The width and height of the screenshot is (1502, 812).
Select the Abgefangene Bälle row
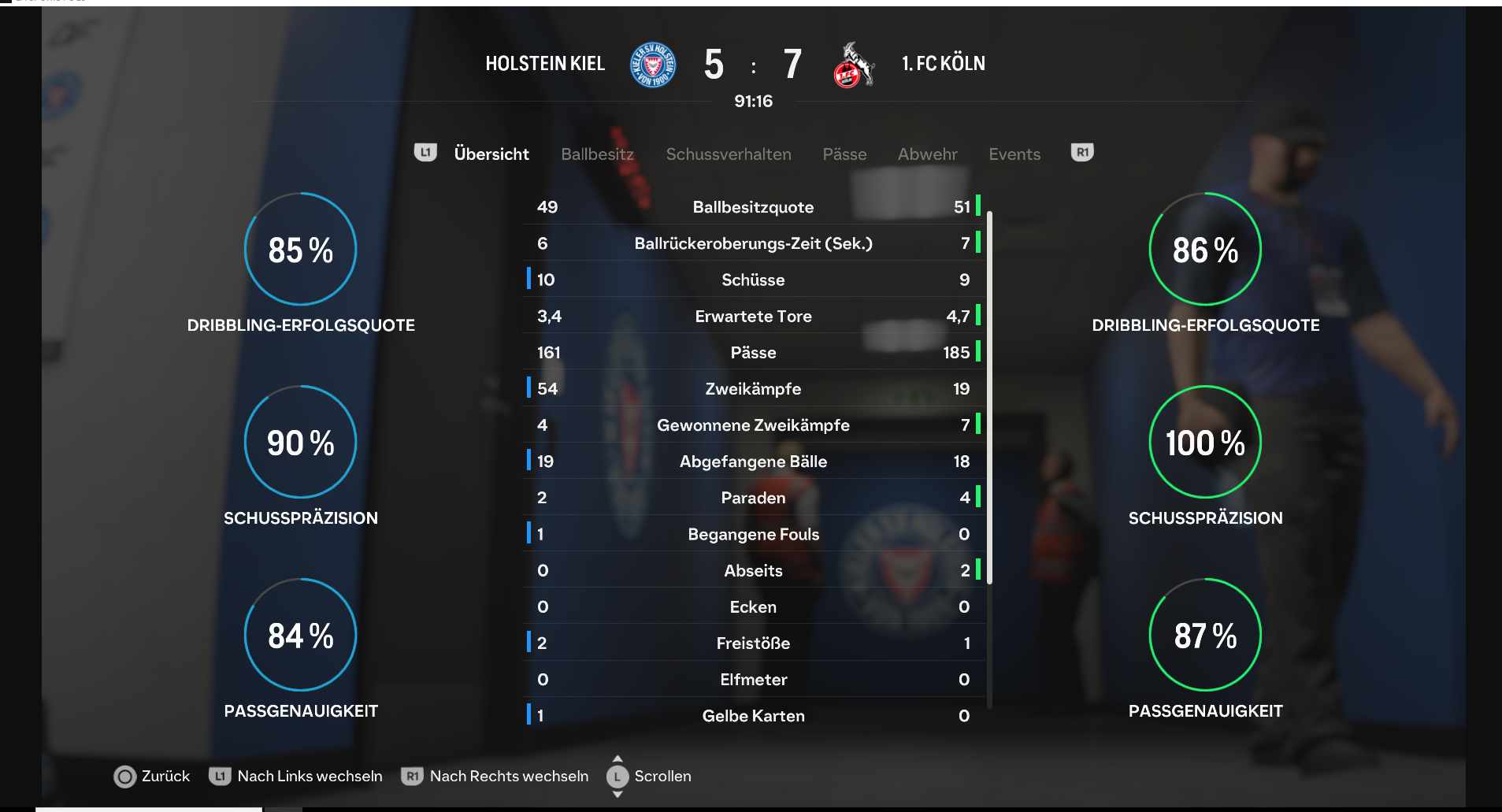click(753, 462)
